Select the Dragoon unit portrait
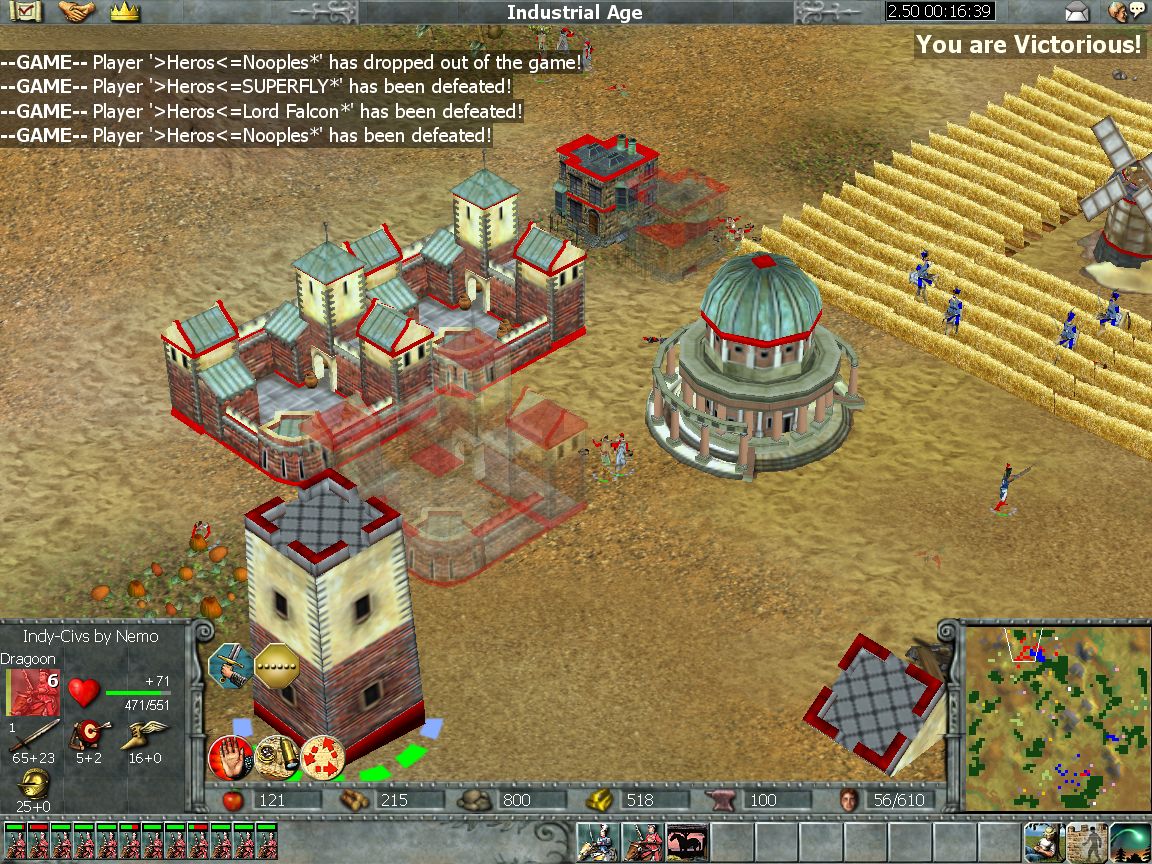Viewport: 1152px width, 864px height. (x=35, y=693)
